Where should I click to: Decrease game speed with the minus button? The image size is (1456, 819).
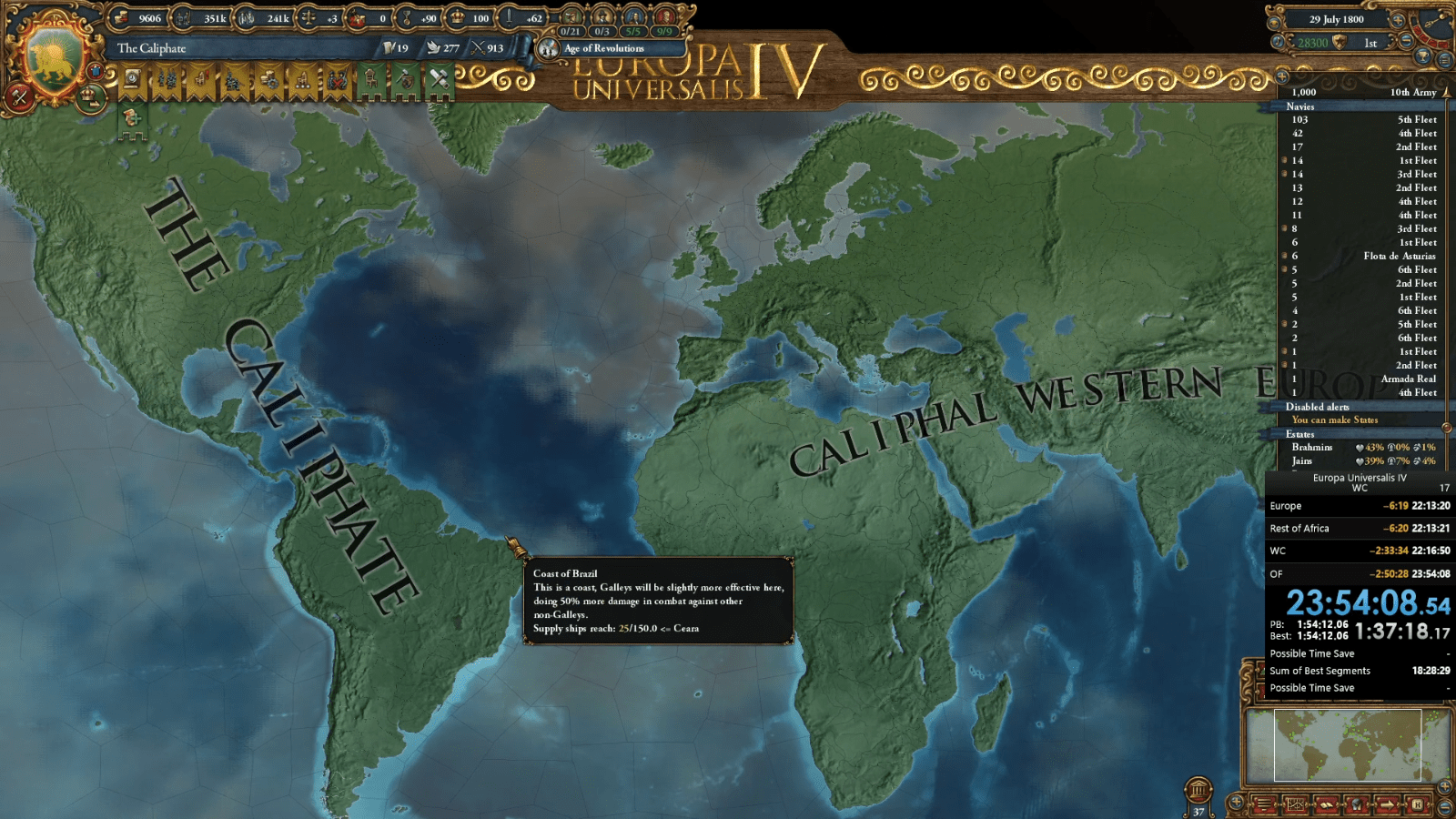1407,40
